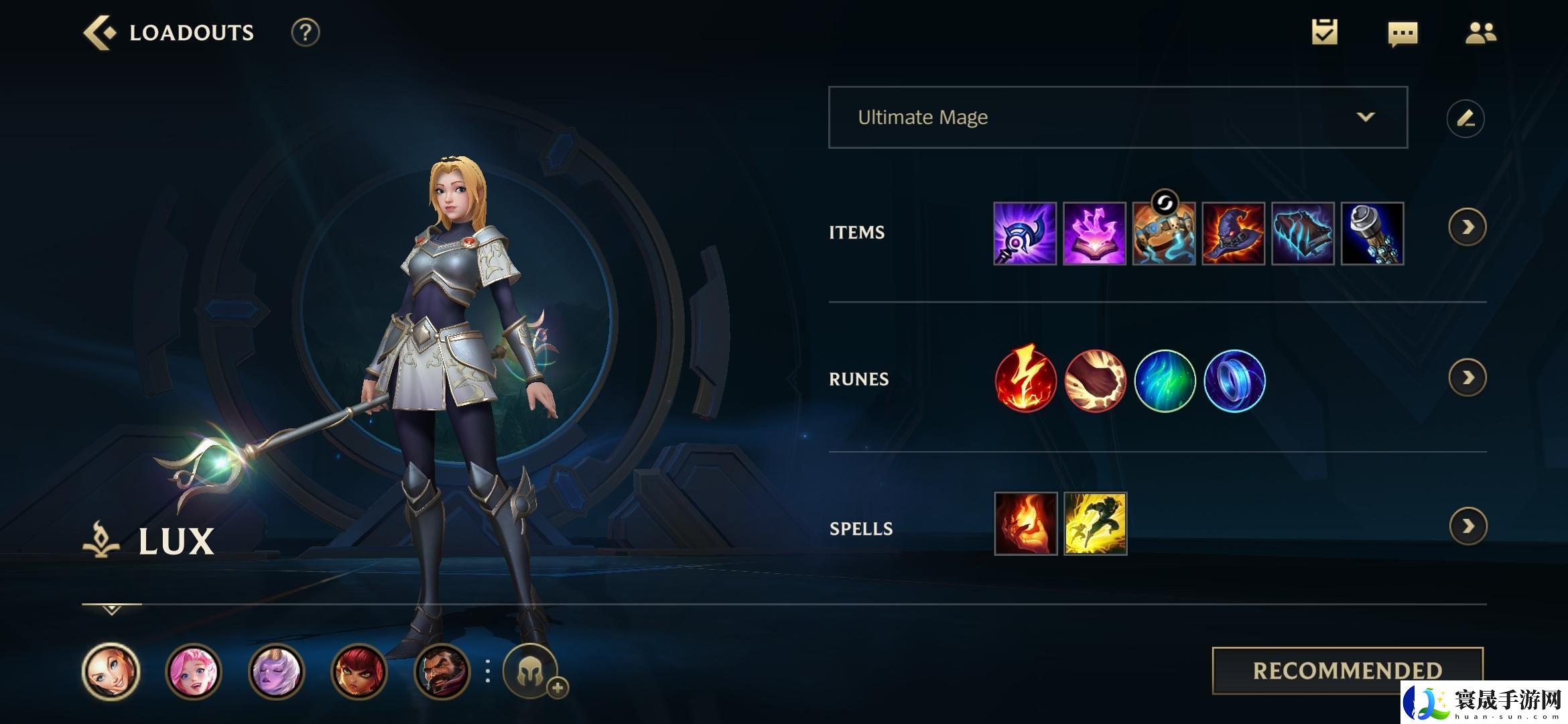Click the pencil edit loadout name button
This screenshot has width=1568, height=724.
coord(1465,119)
